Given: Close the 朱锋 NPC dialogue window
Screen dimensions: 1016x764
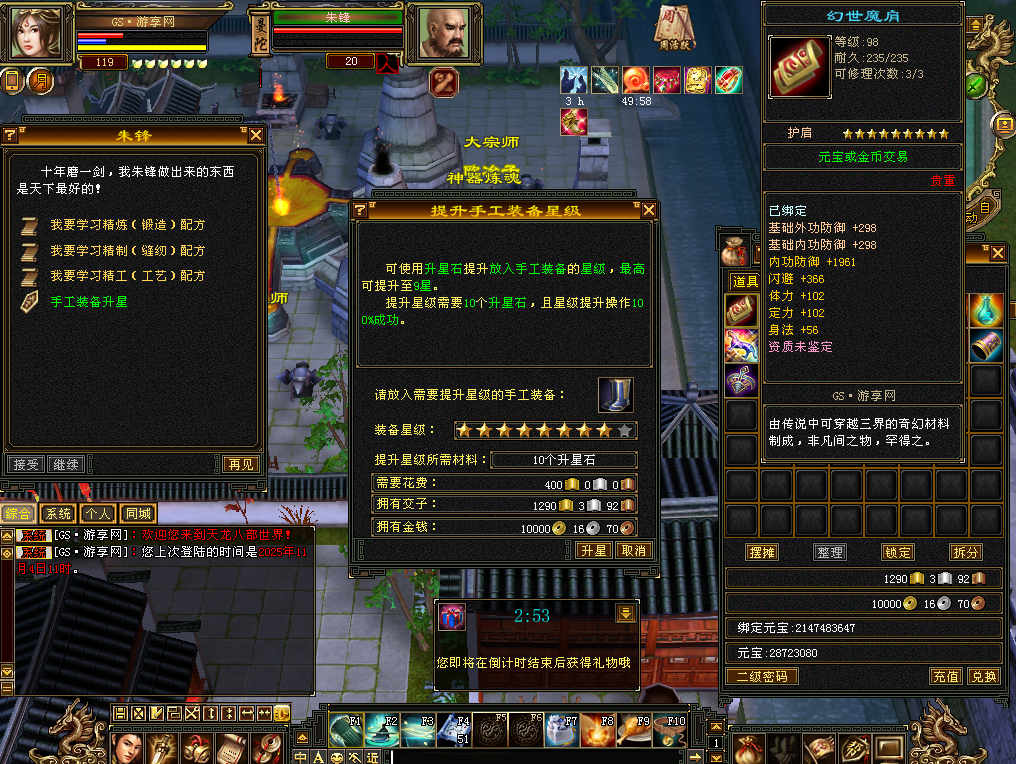Looking at the screenshot, I should [256, 135].
